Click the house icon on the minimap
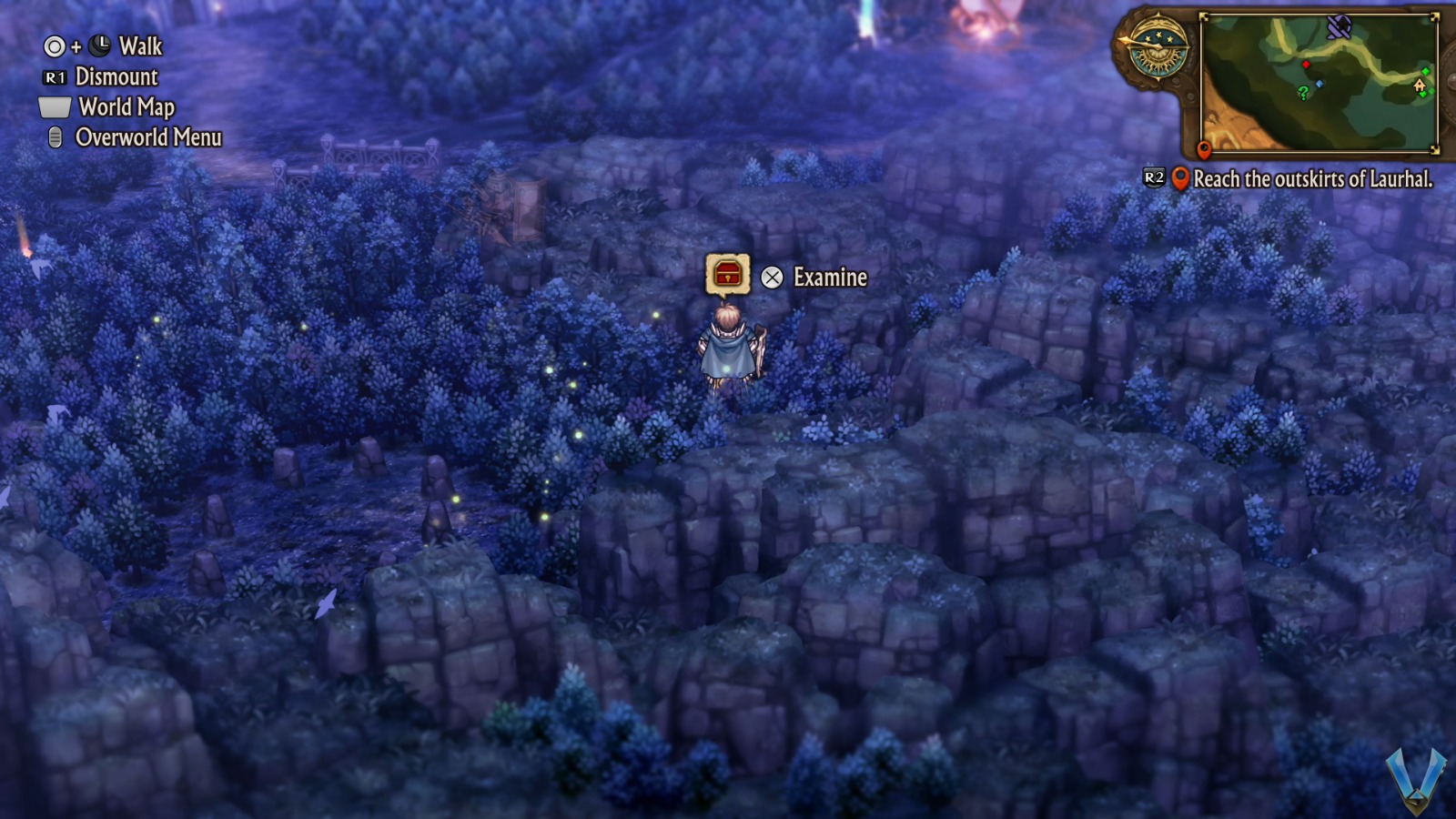This screenshot has width=1456, height=819. (1420, 86)
